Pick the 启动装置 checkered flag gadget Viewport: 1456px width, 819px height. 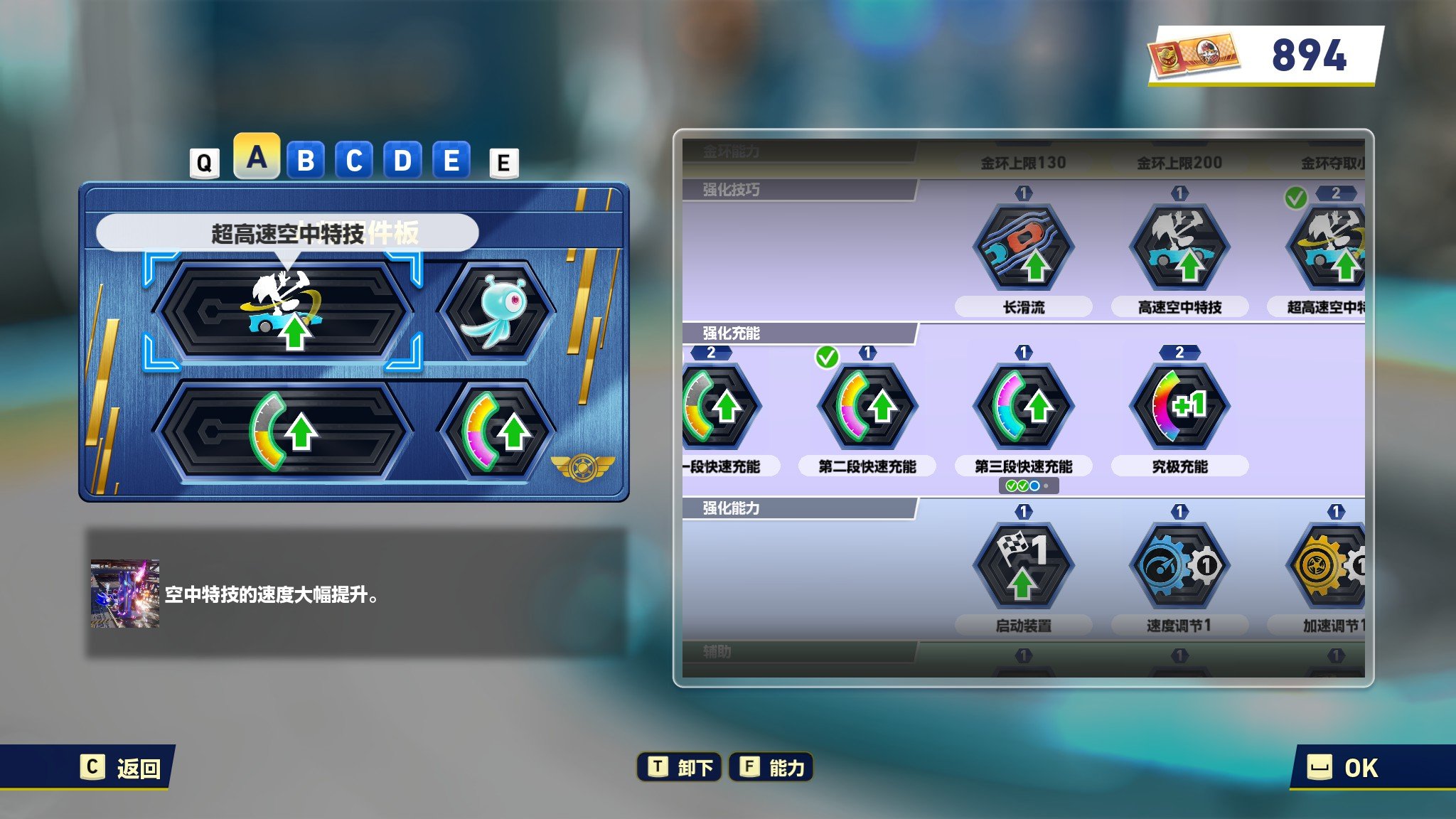(x=1023, y=566)
